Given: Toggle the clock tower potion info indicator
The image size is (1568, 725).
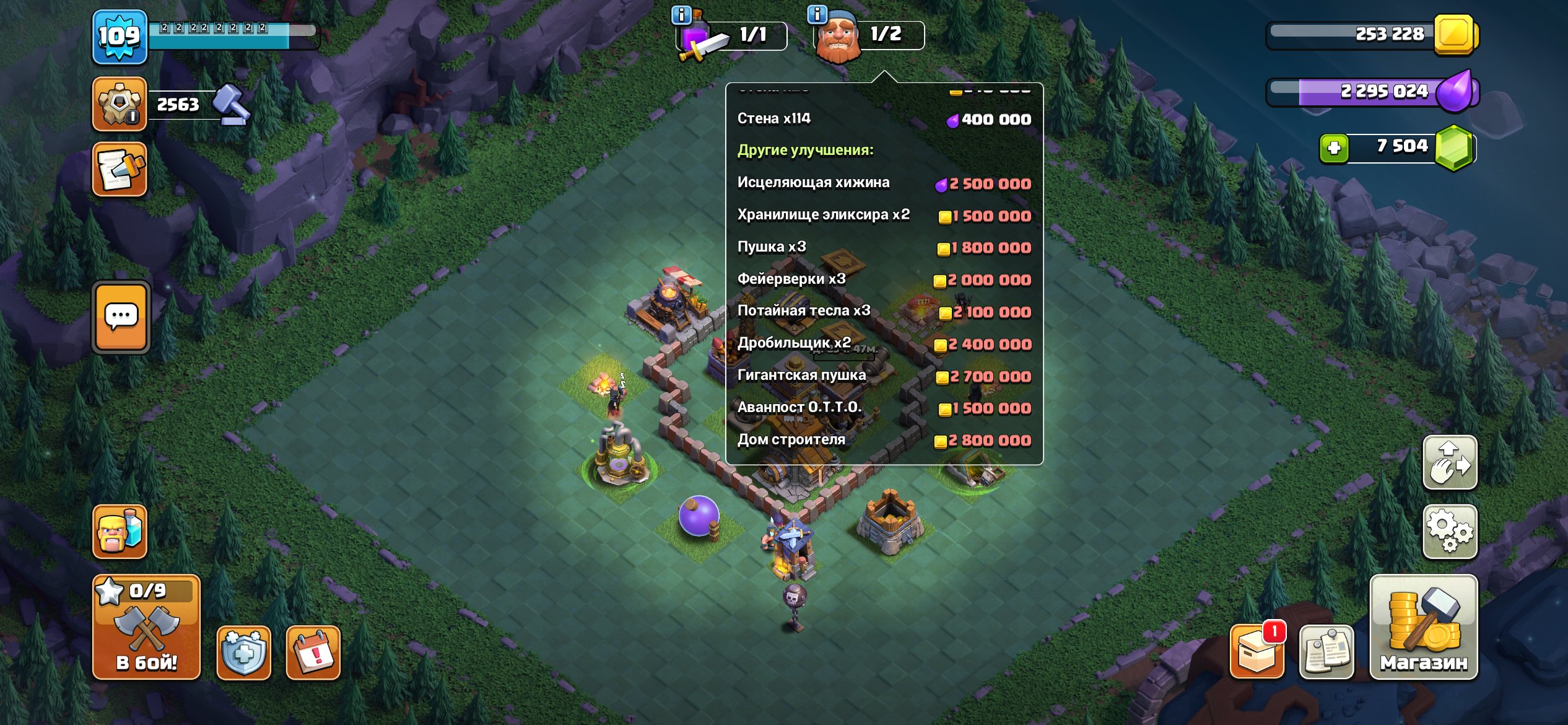Looking at the screenshot, I should click(x=680, y=15).
